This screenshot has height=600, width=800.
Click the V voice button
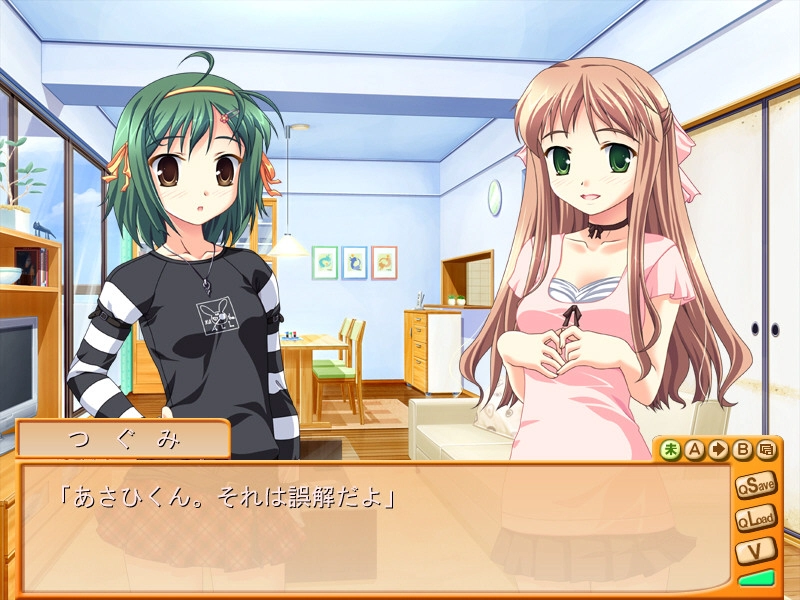tap(757, 550)
